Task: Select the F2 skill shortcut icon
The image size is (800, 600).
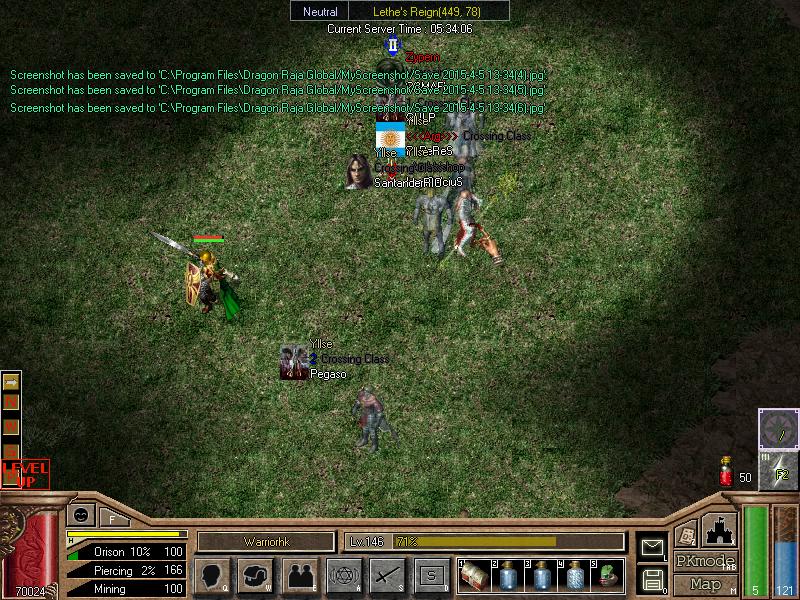Action: point(778,471)
